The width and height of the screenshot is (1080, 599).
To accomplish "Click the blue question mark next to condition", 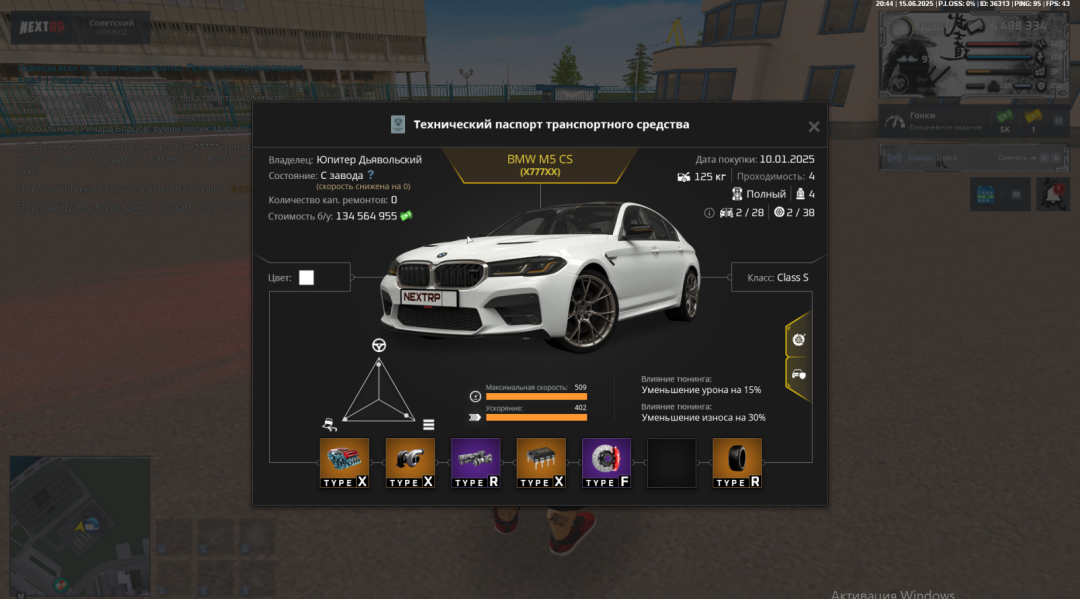I will tap(370, 175).
